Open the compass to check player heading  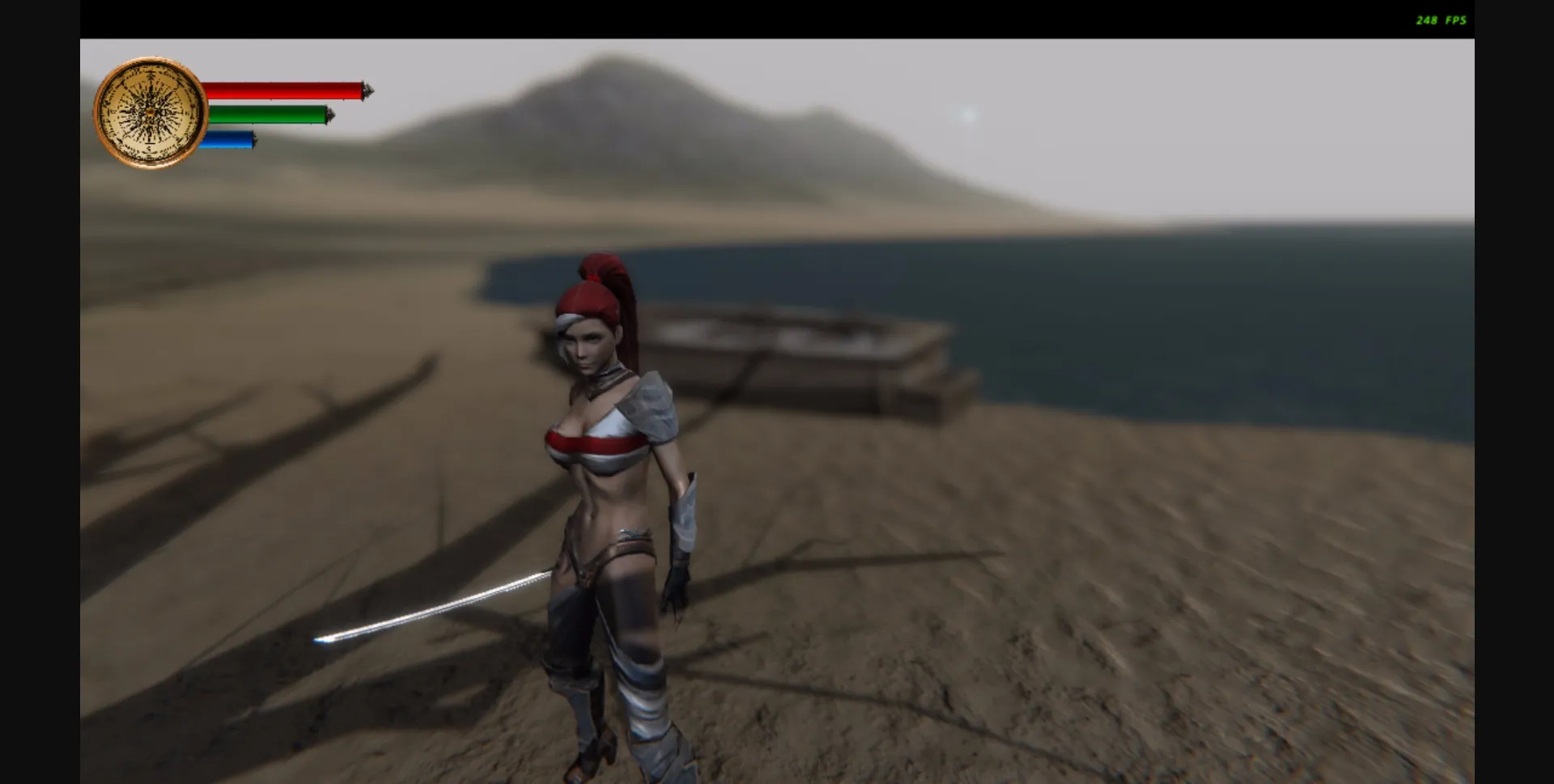coord(151,110)
